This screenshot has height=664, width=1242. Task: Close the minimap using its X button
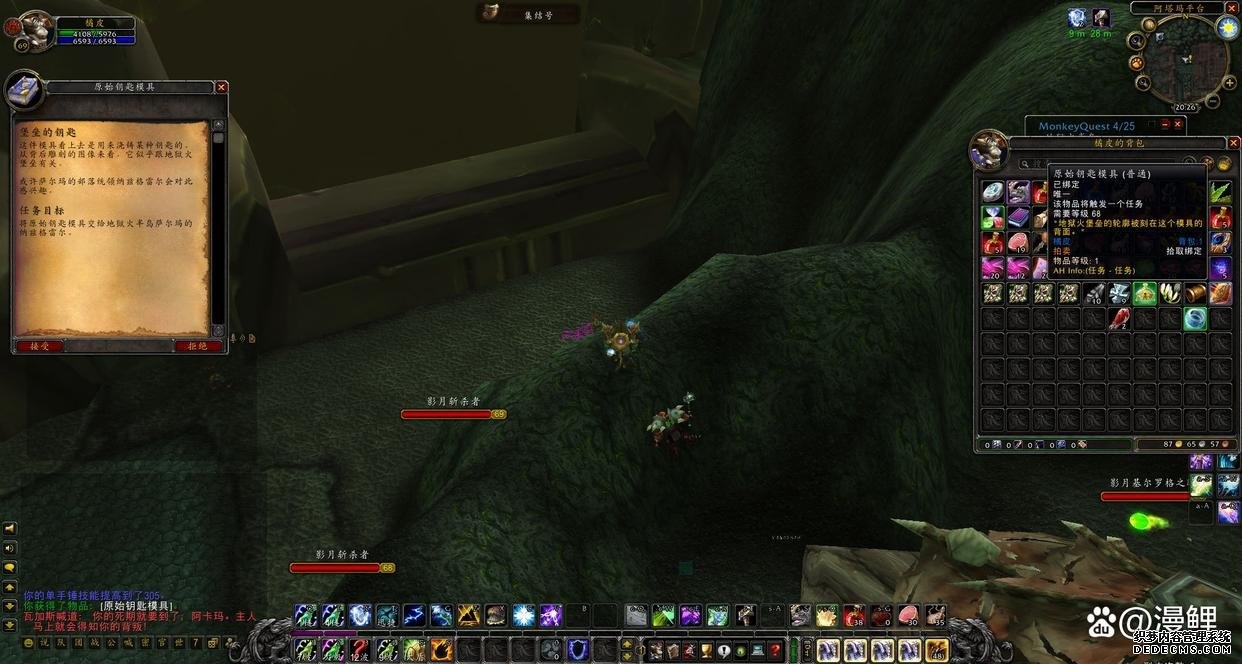pos(1233,8)
